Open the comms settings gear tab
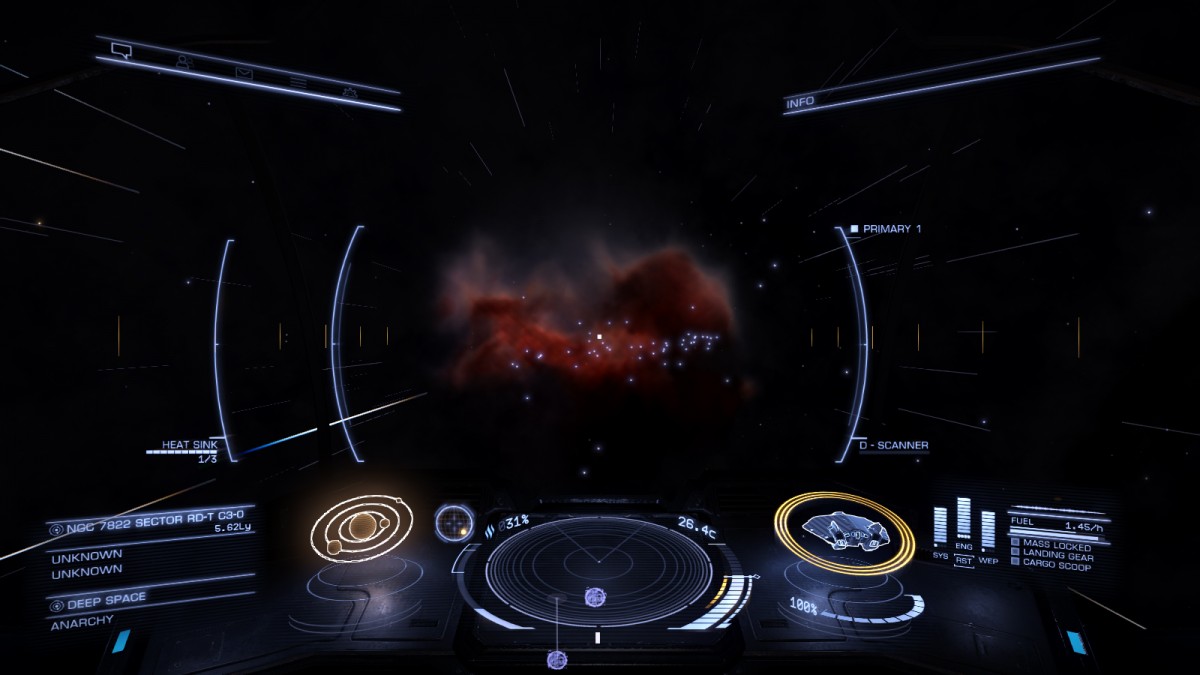Image resolution: width=1200 pixels, height=675 pixels. 350,92
